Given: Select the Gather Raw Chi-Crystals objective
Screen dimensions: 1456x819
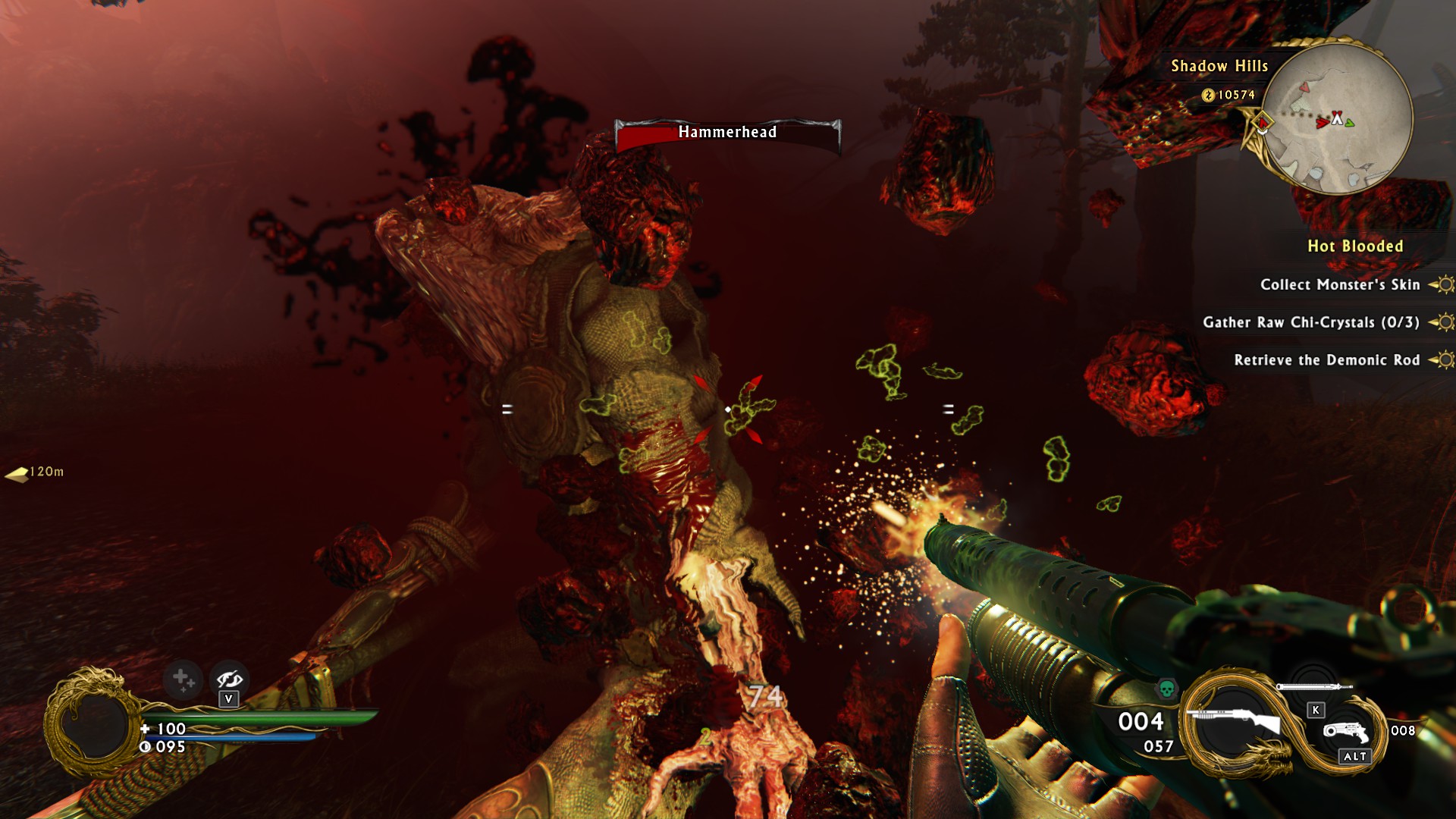Looking at the screenshot, I should [1311, 322].
